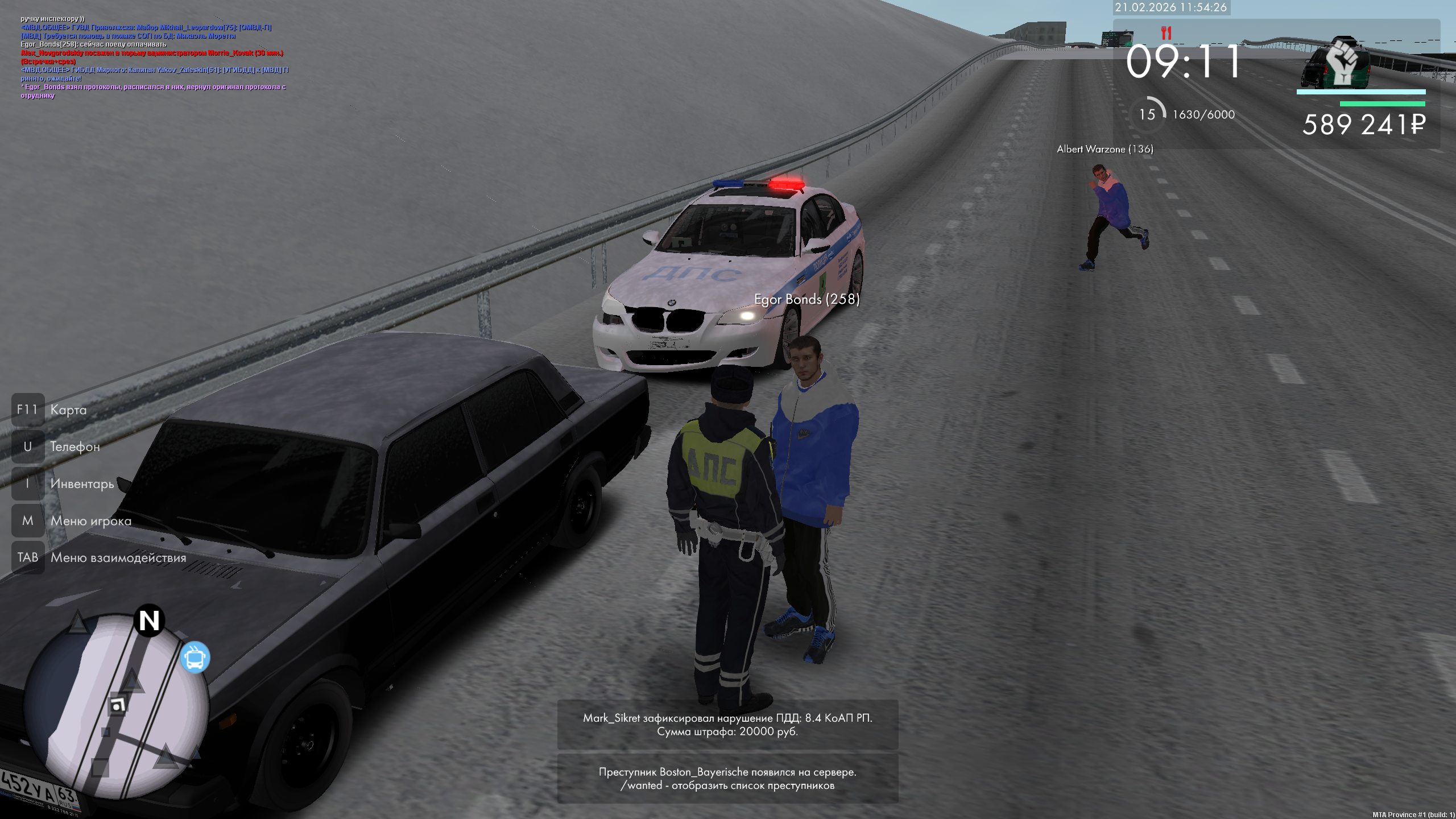Click the circular level 15 indicator
The width and height of the screenshot is (1456, 819).
click(x=1147, y=114)
